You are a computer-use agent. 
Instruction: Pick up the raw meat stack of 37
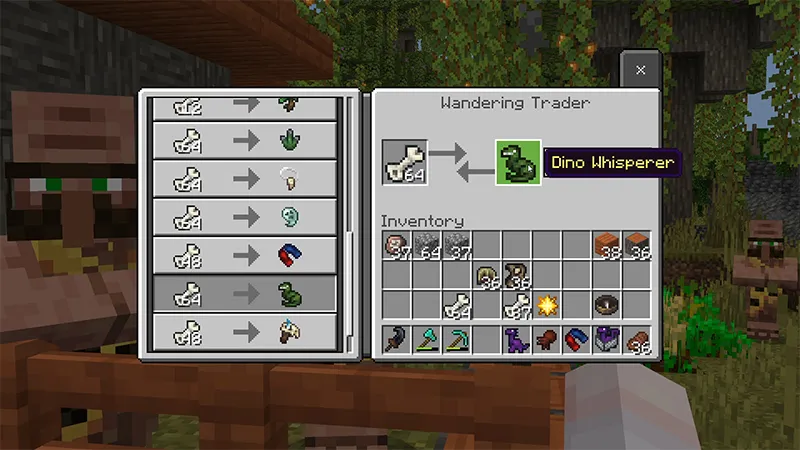pyautogui.click(x=397, y=245)
